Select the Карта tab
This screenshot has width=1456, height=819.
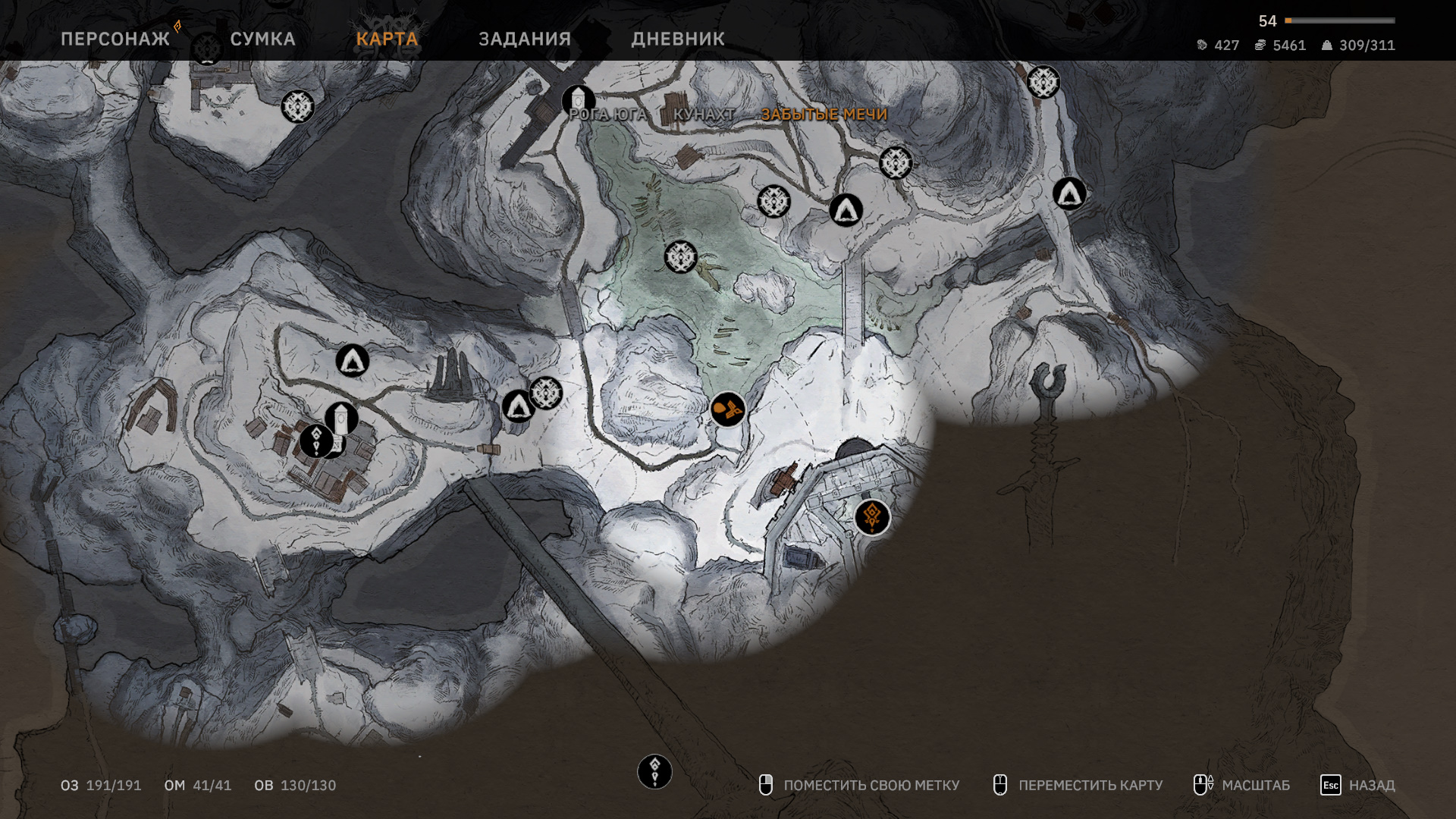point(387,39)
